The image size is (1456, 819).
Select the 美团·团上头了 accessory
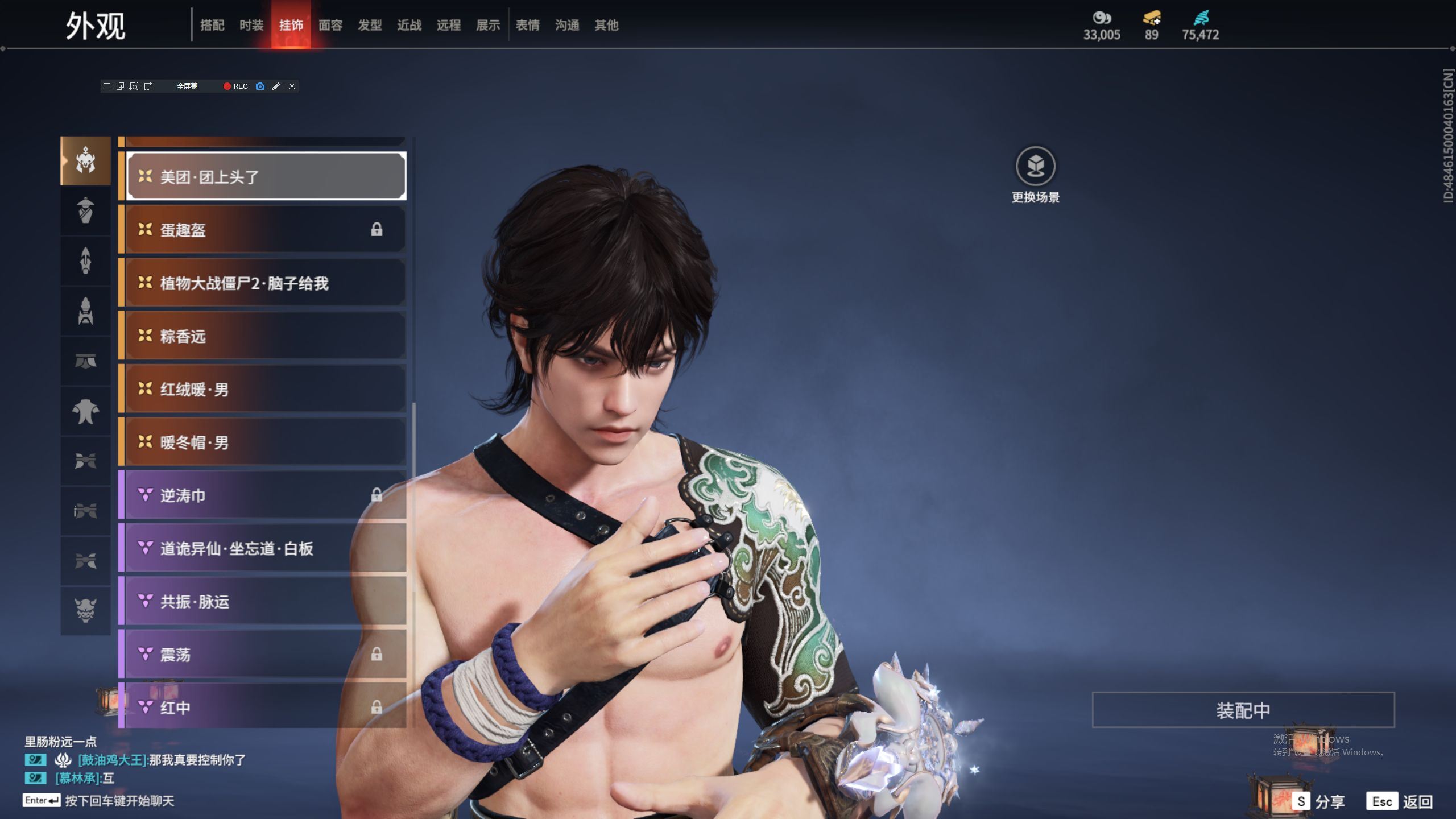(x=266, y=177)
